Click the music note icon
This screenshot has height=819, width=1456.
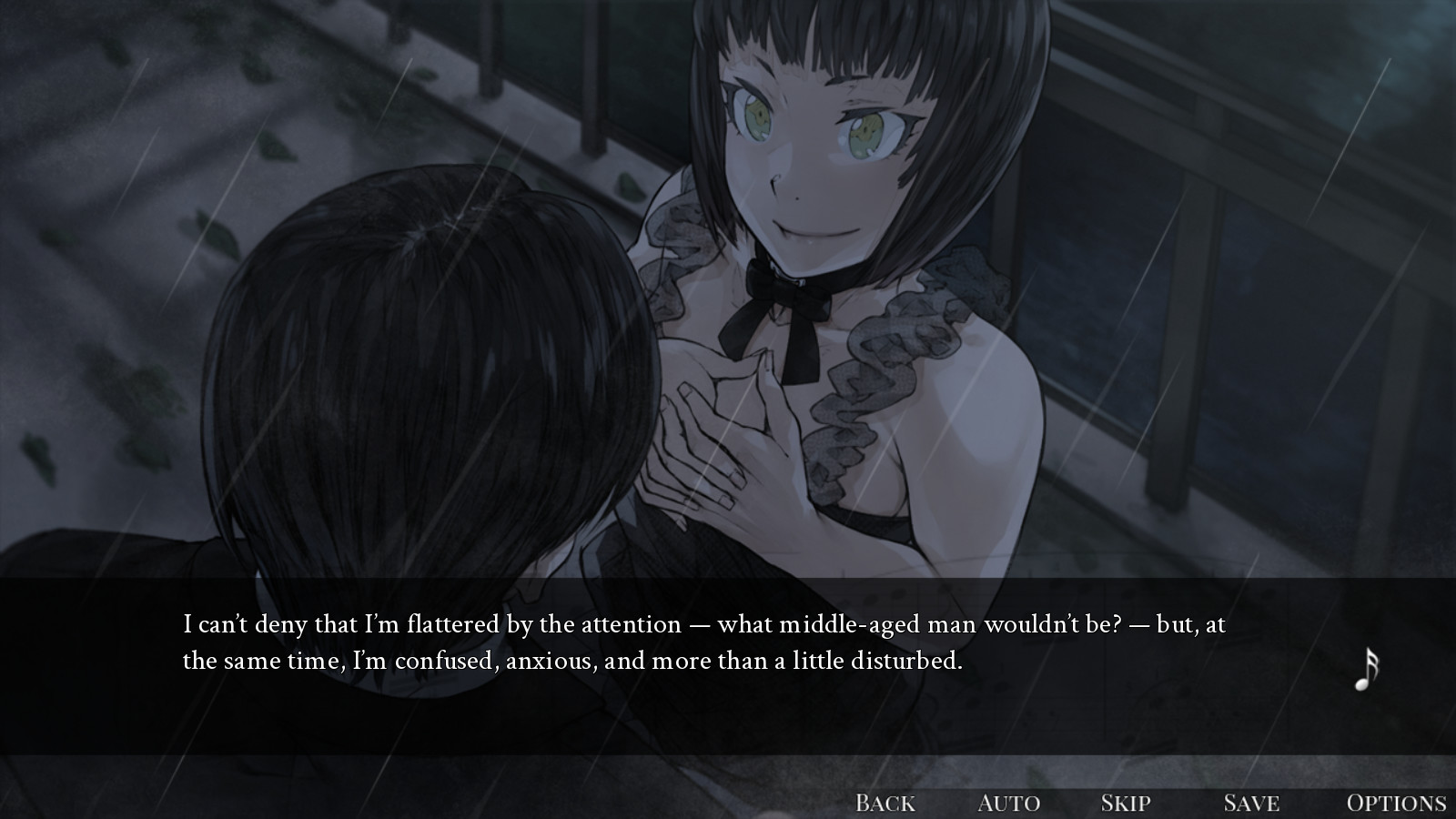(x=1366, y=671)
